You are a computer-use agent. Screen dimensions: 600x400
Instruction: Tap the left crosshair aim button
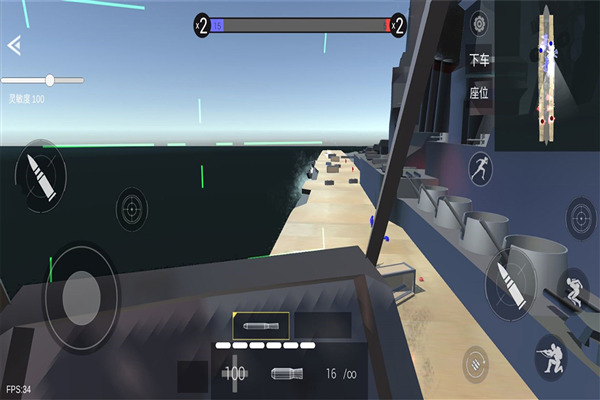pos(130,208)
